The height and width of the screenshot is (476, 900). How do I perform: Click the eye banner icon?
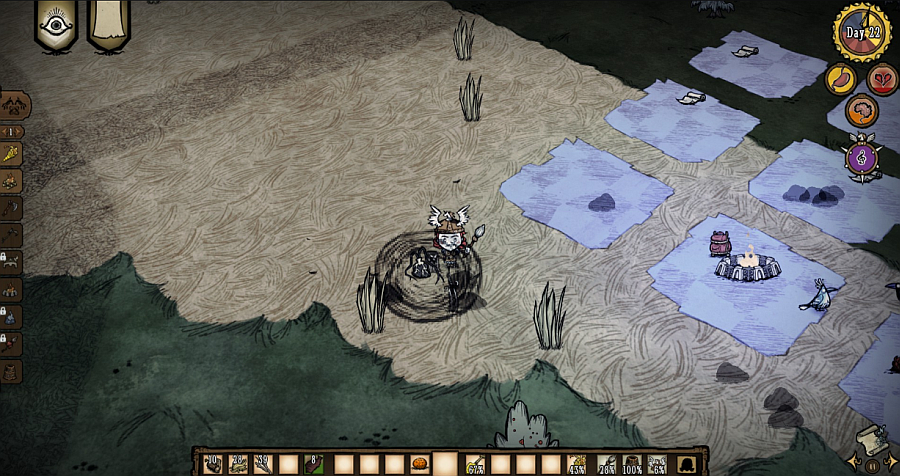(x=56, y=24)
